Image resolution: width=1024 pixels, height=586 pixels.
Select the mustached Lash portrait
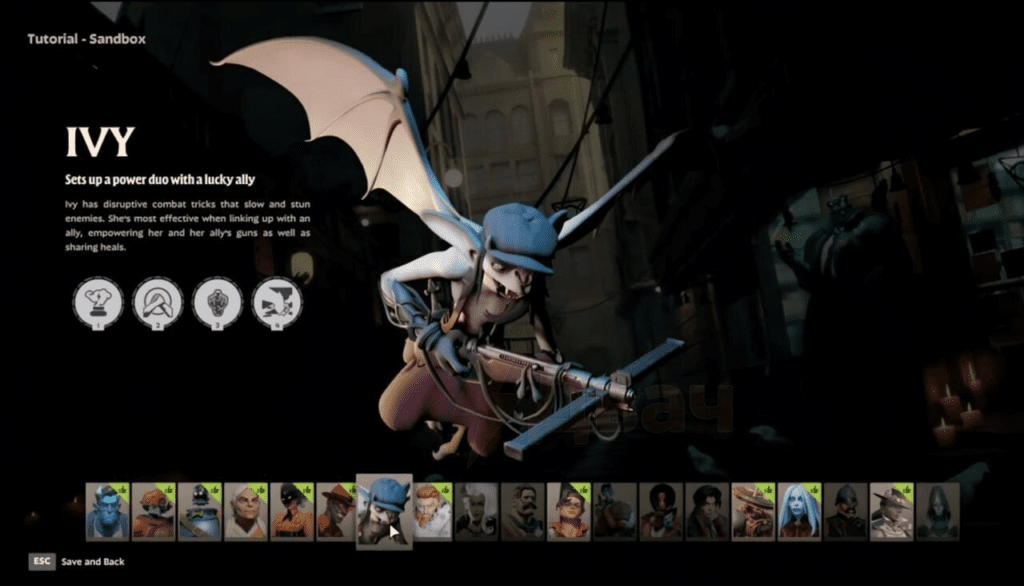522,511
